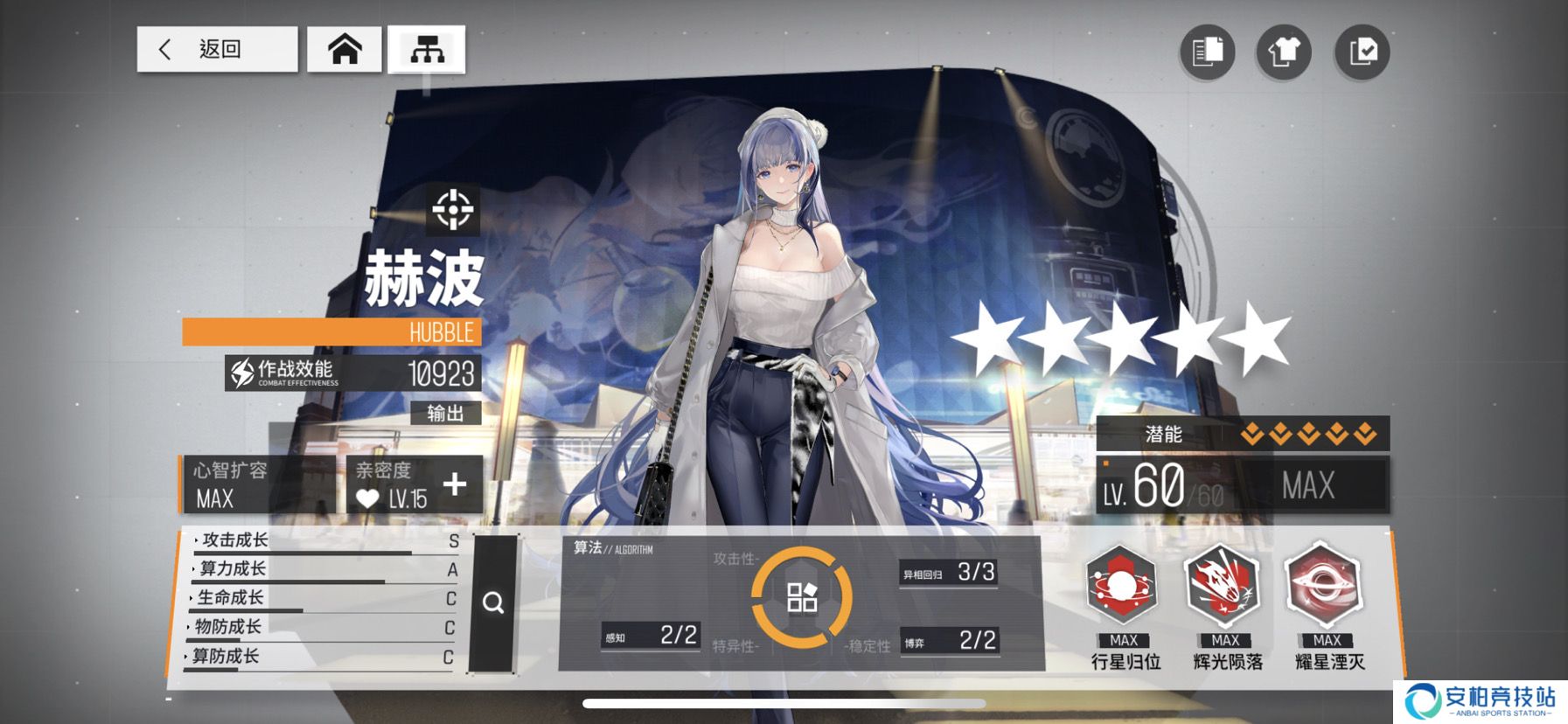Open the level 60 MAX panel
Screen dimensions: 1568x724
click(x=1242, y=485)
